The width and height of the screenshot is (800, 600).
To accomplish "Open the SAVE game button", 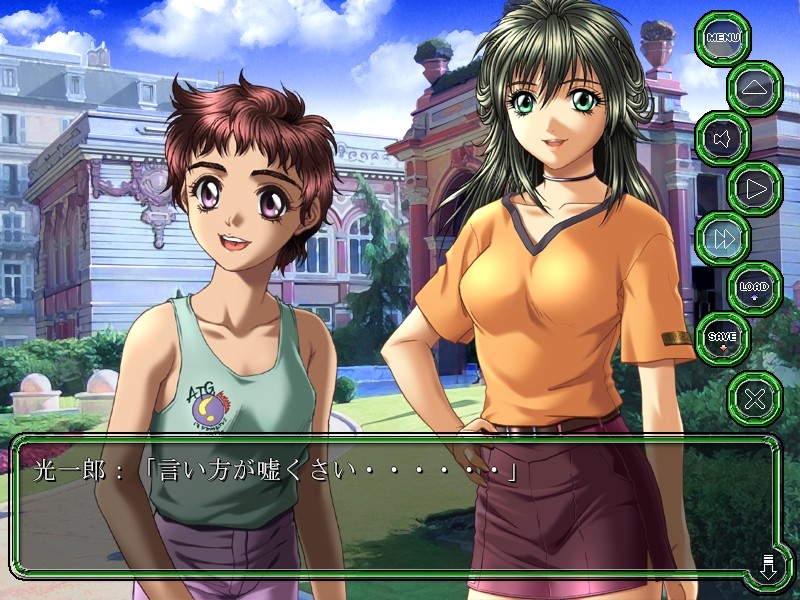I will tap(721, 338).
